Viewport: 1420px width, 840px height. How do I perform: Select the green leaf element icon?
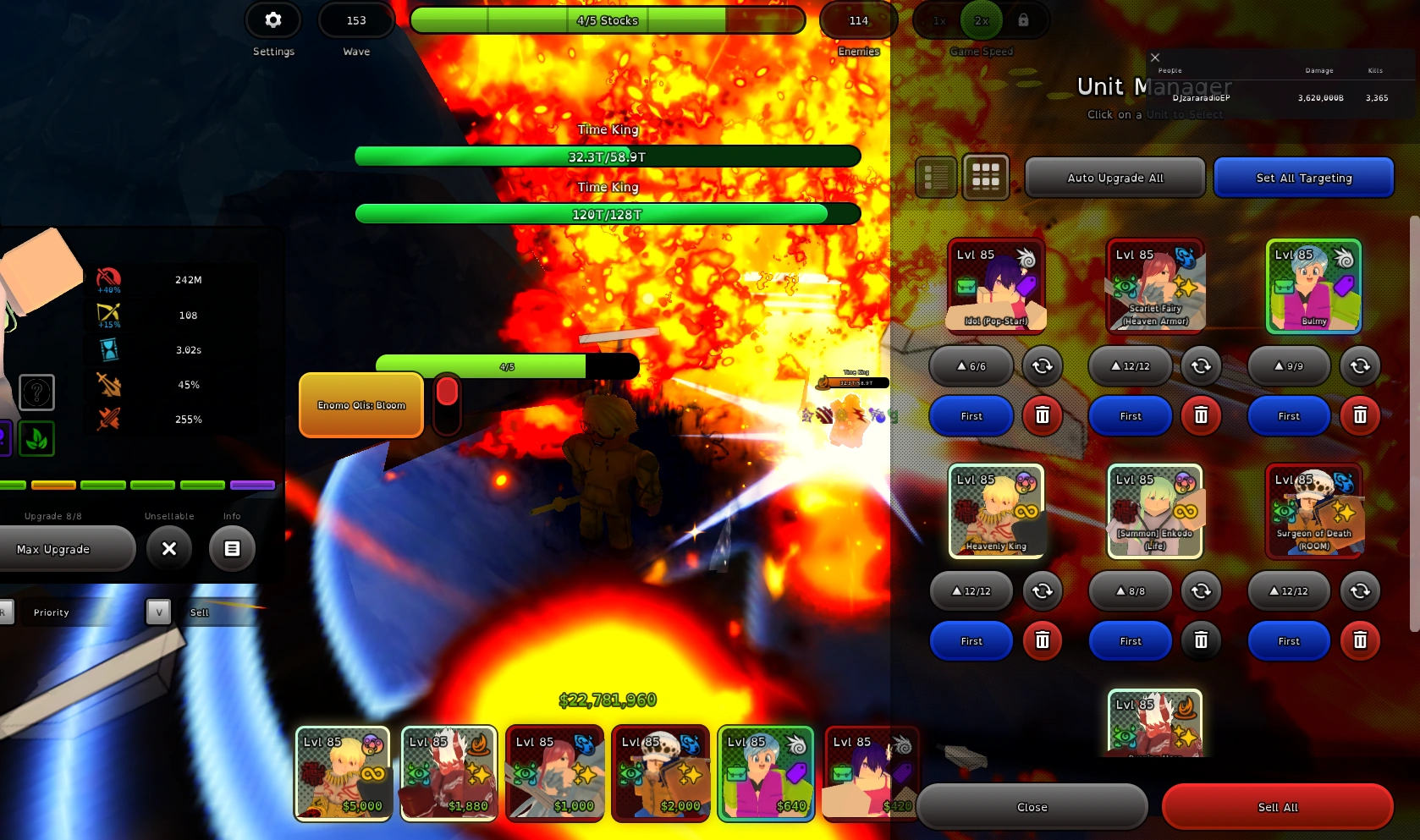[36, 438]
